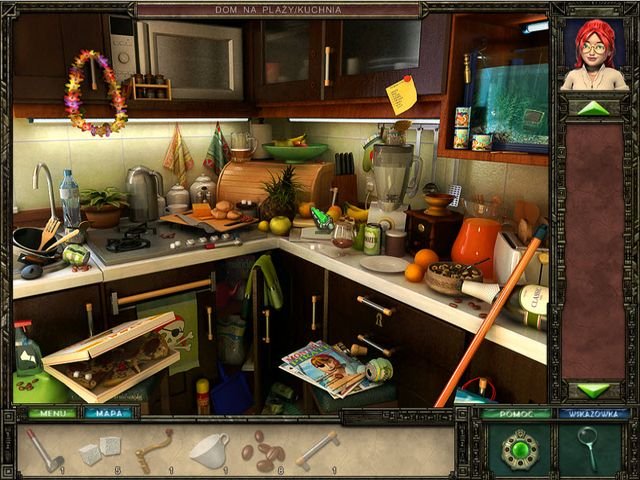Viewport: 640px width, 480px height.
Task: Click the green up arrow in side panel
Action: pyautogui.click(x=593, y=107)
